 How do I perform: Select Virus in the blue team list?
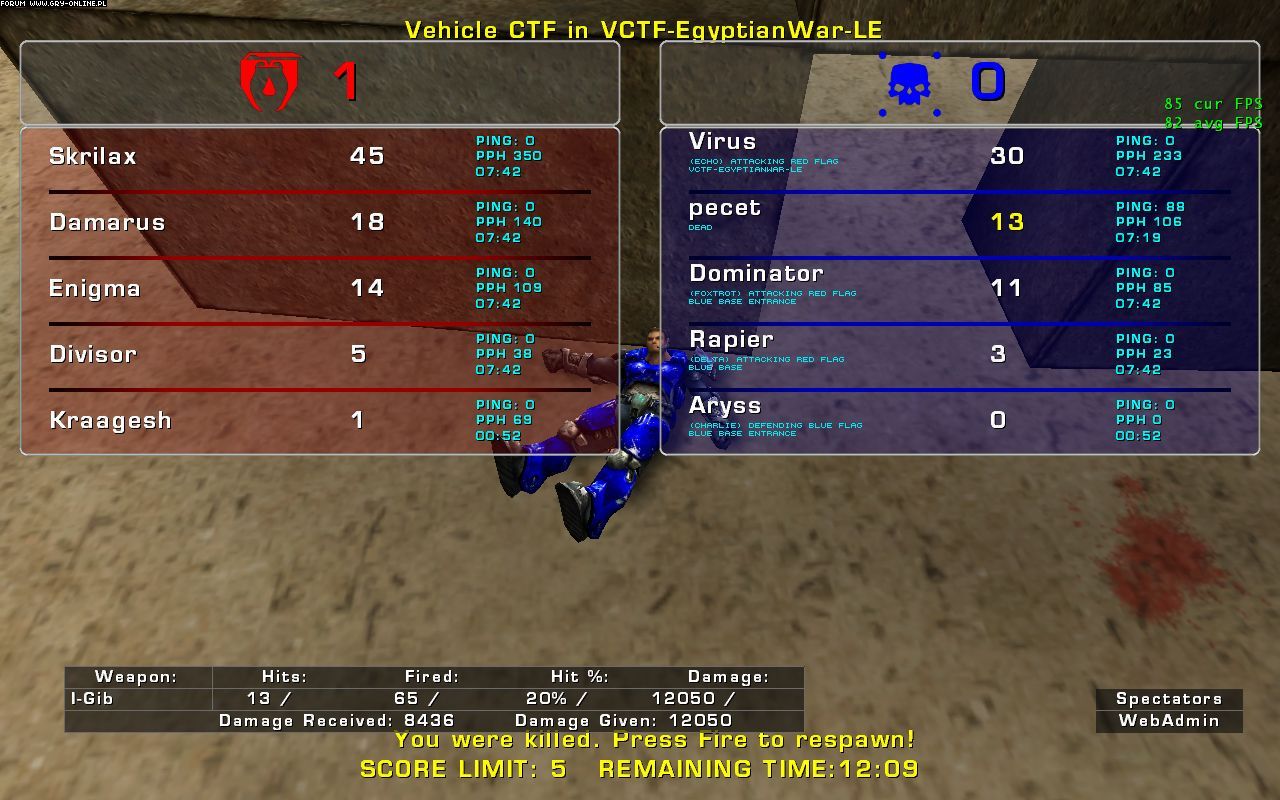click(722, 142)
